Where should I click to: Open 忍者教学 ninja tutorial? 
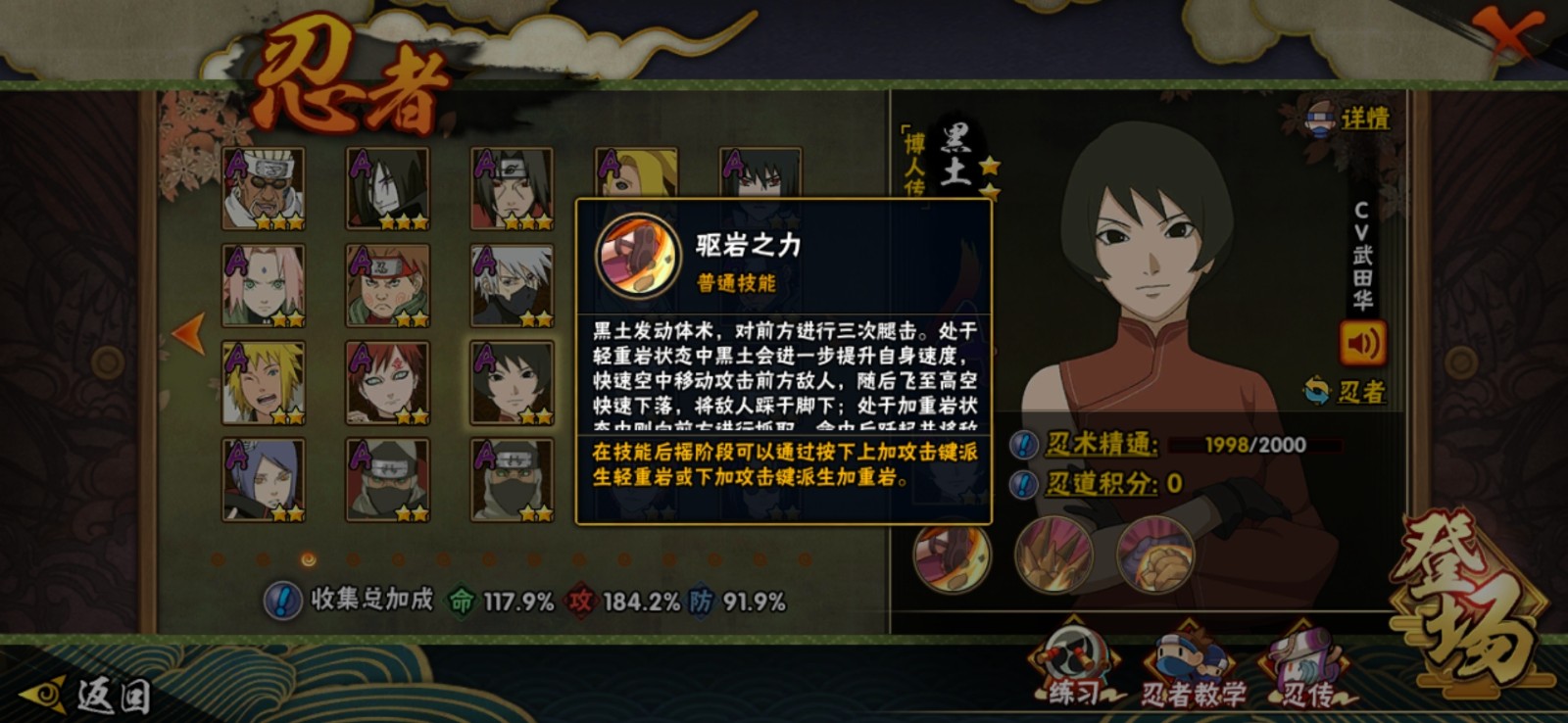pos(1192,671)
